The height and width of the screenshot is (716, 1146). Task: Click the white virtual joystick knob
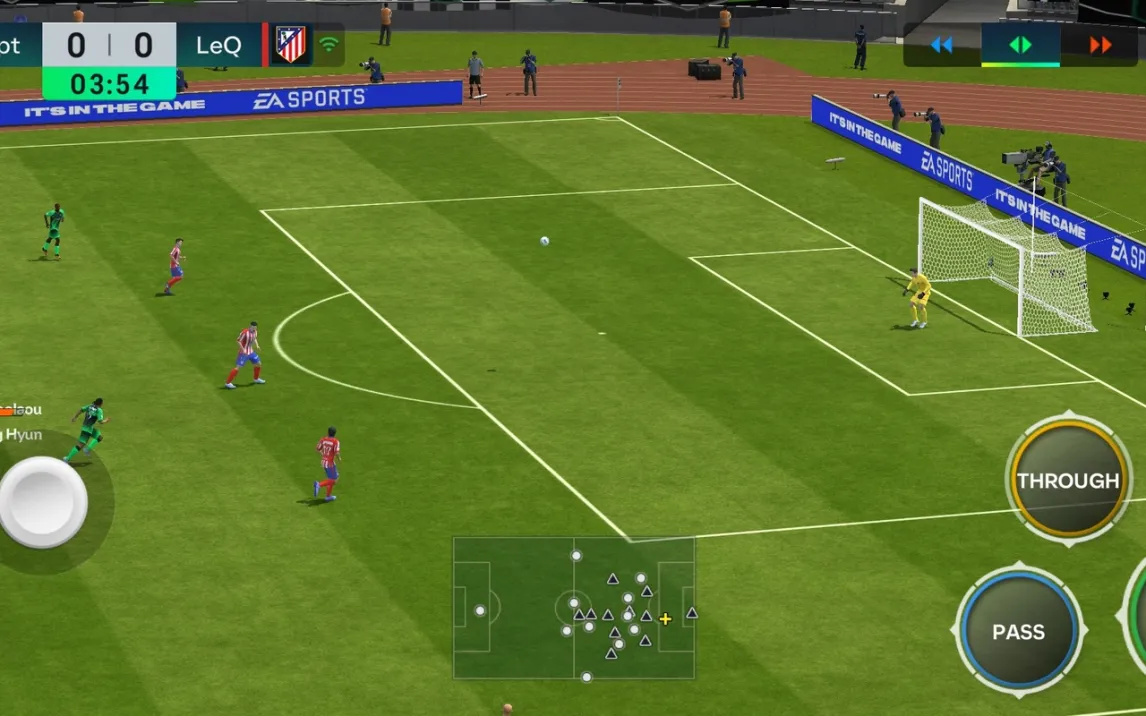coord(43,502)
